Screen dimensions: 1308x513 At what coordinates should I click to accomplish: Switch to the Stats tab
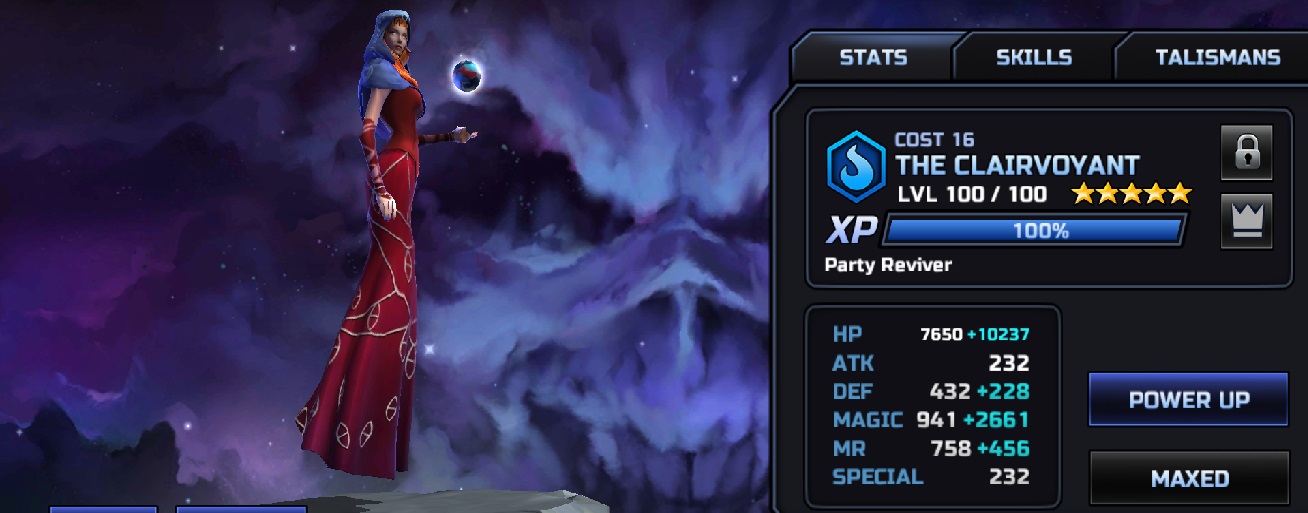872,57
